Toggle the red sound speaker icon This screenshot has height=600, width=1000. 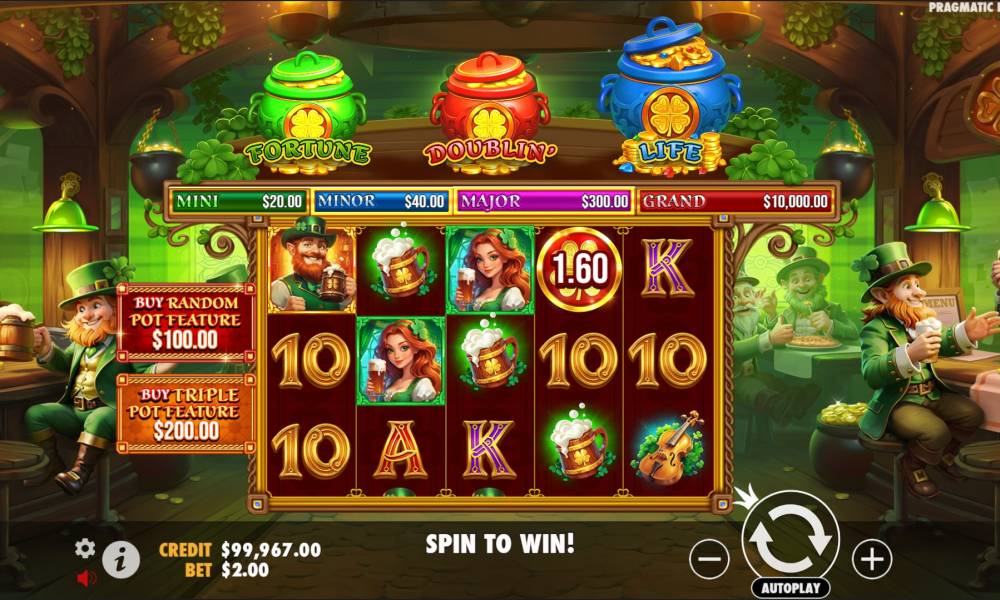[86, 577]
